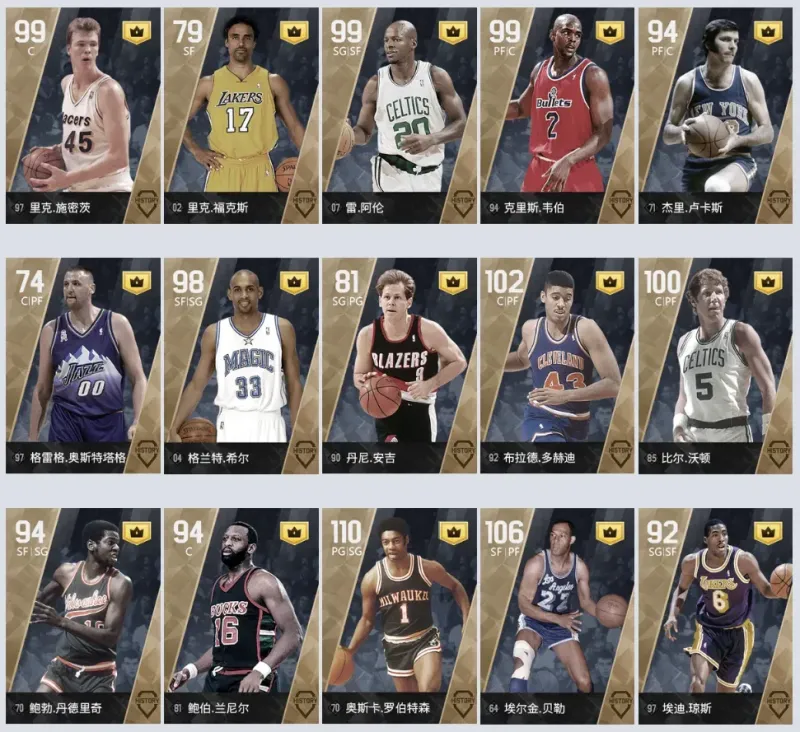Screen dimensions: 800x732
Task: Choose the 里克.福克斯 Lakers 17 card
Action: (x=240, y=115)
